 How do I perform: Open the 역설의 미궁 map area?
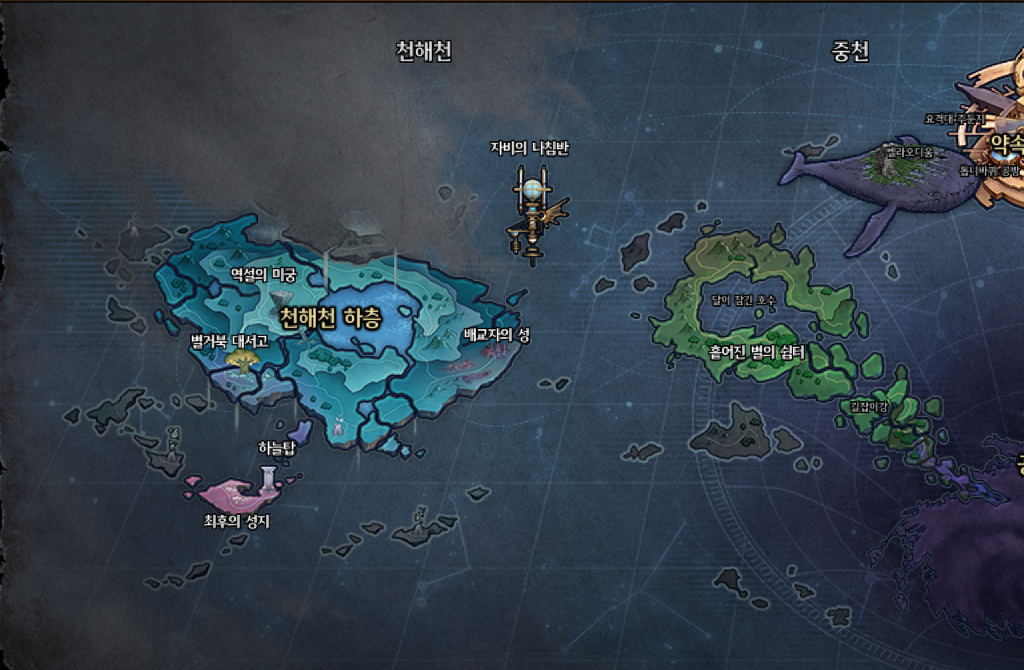[x=263, y=274]
